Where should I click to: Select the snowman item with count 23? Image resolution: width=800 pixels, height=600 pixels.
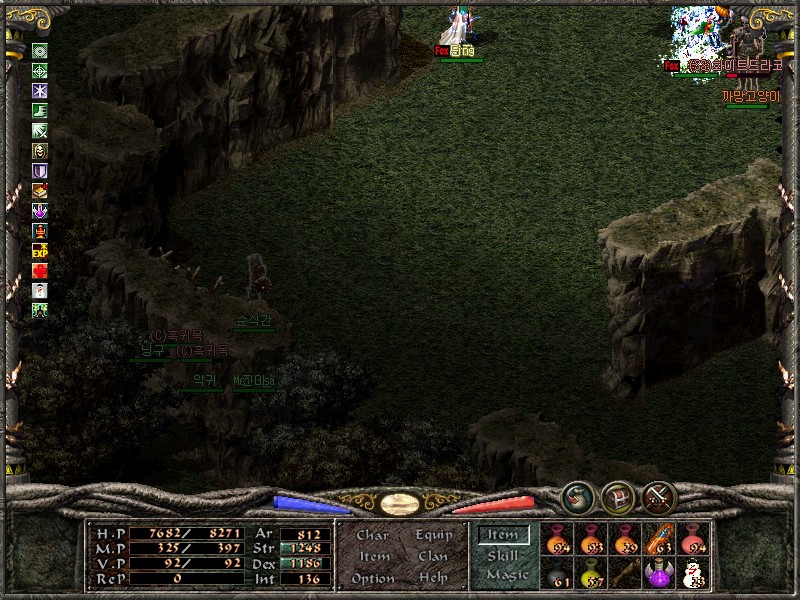(x=693, y=574)
